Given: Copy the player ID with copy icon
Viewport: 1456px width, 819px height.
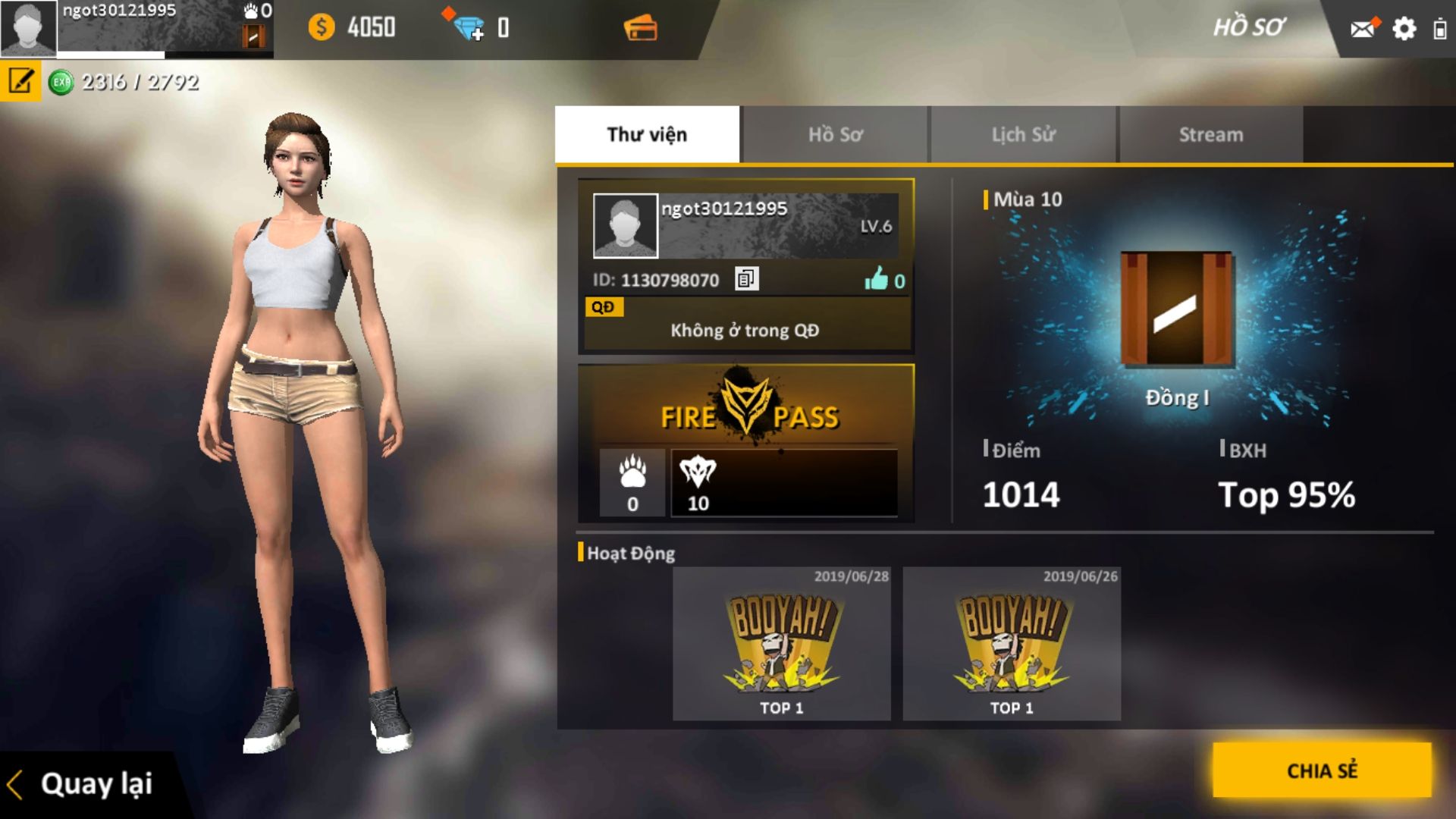Looking at the screenshot, I should (746, 279).
